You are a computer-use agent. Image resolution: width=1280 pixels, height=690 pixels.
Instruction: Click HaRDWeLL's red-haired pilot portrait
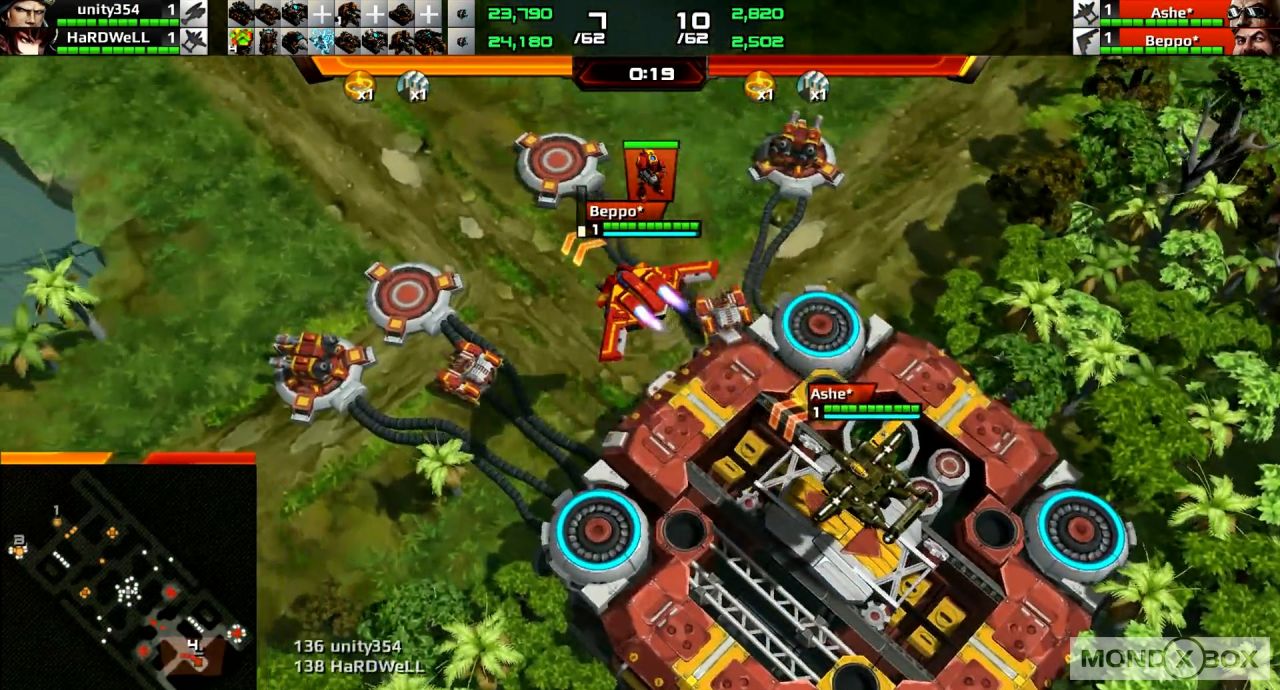pyautogui.click(x=26, y=40)
